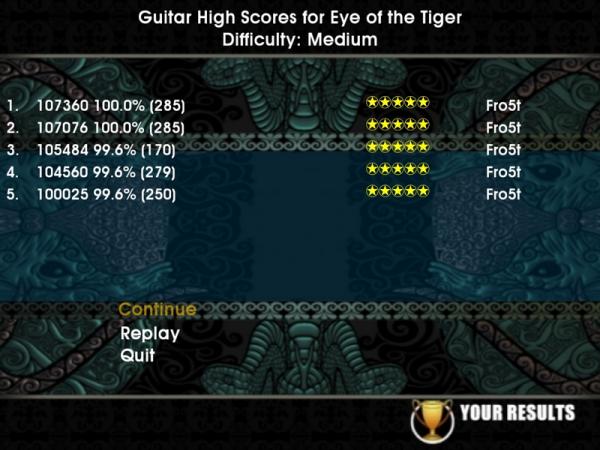Select the fourth-place score row 104560
The width and height of the screenshot is (600, 450).
(111, 172)
